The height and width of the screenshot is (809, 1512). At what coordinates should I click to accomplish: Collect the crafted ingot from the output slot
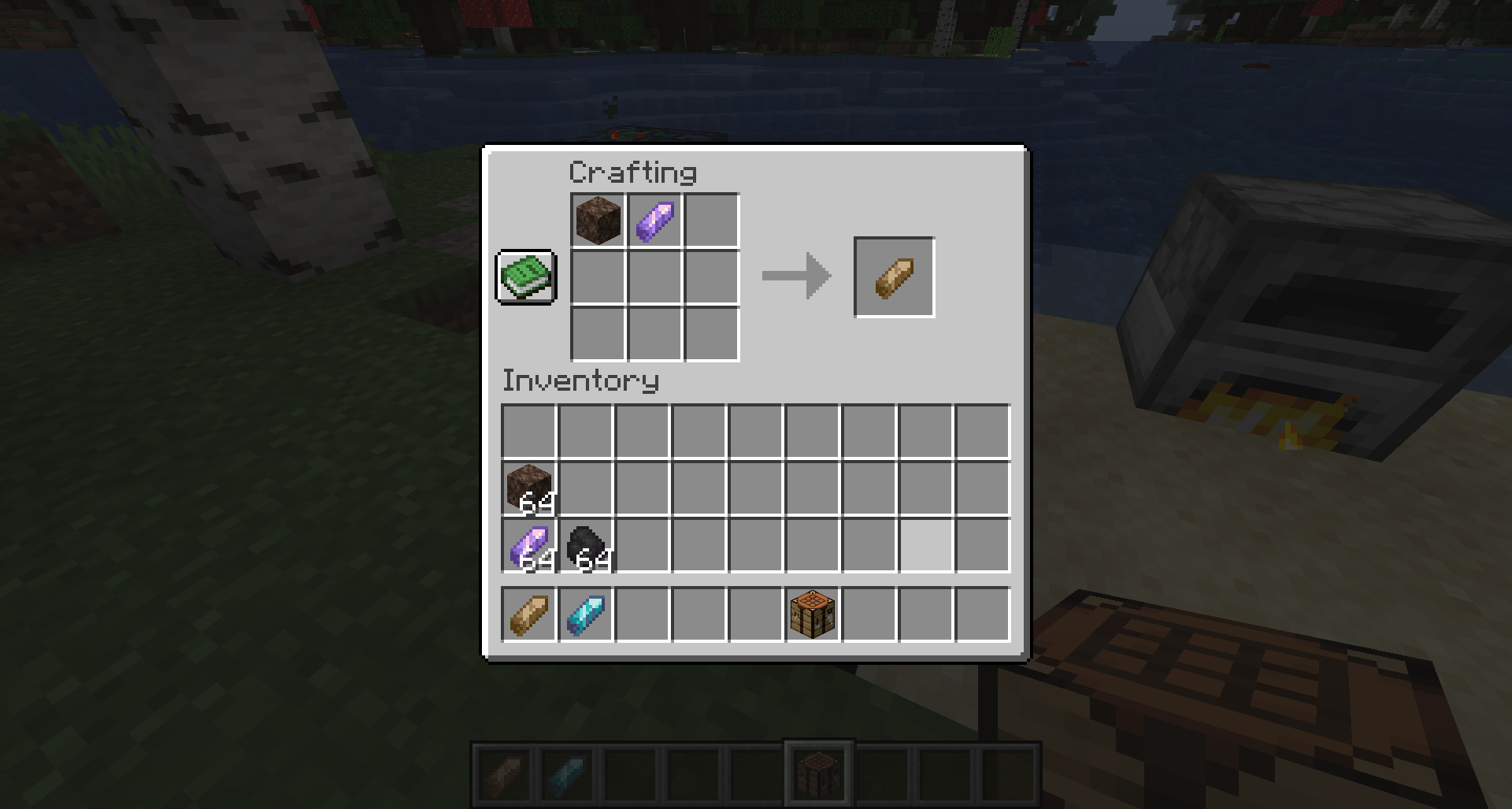[894, 276]
